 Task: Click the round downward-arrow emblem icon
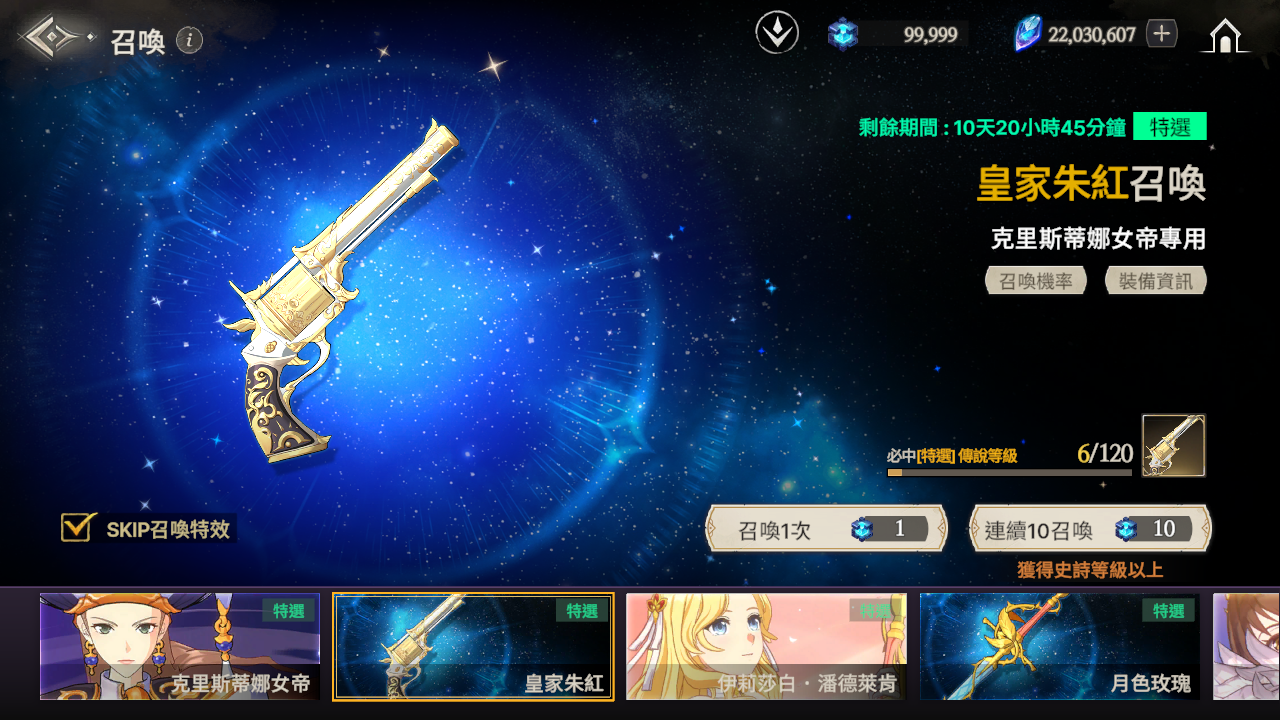(x=777, y=34)
